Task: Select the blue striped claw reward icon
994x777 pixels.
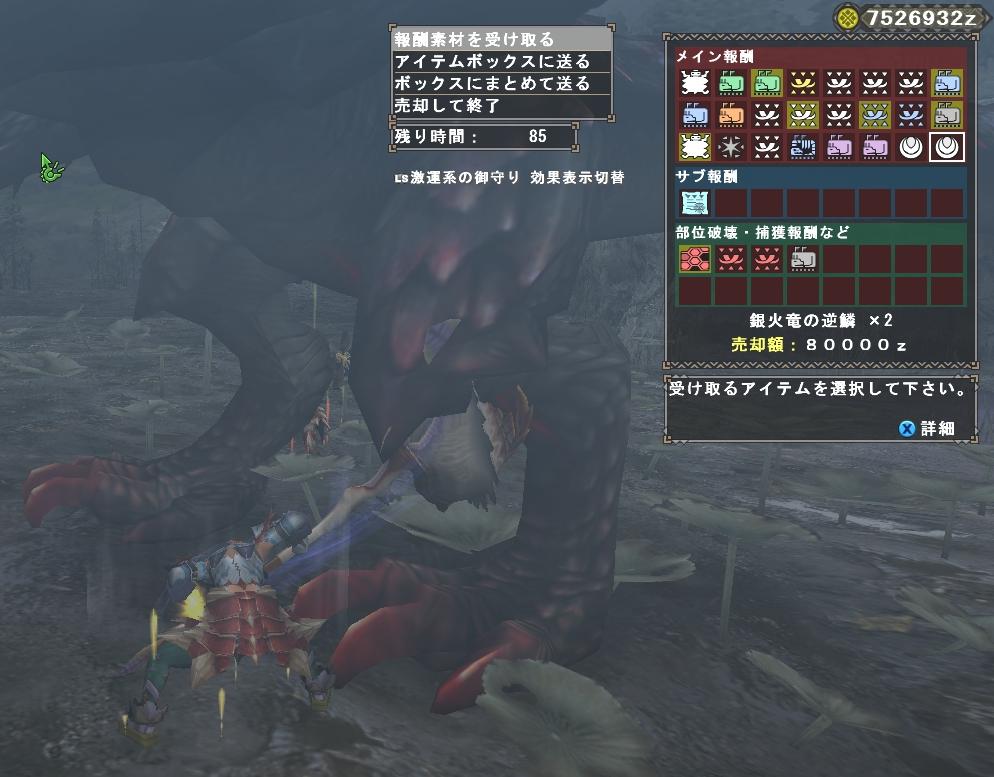Action: click(802, 147)
